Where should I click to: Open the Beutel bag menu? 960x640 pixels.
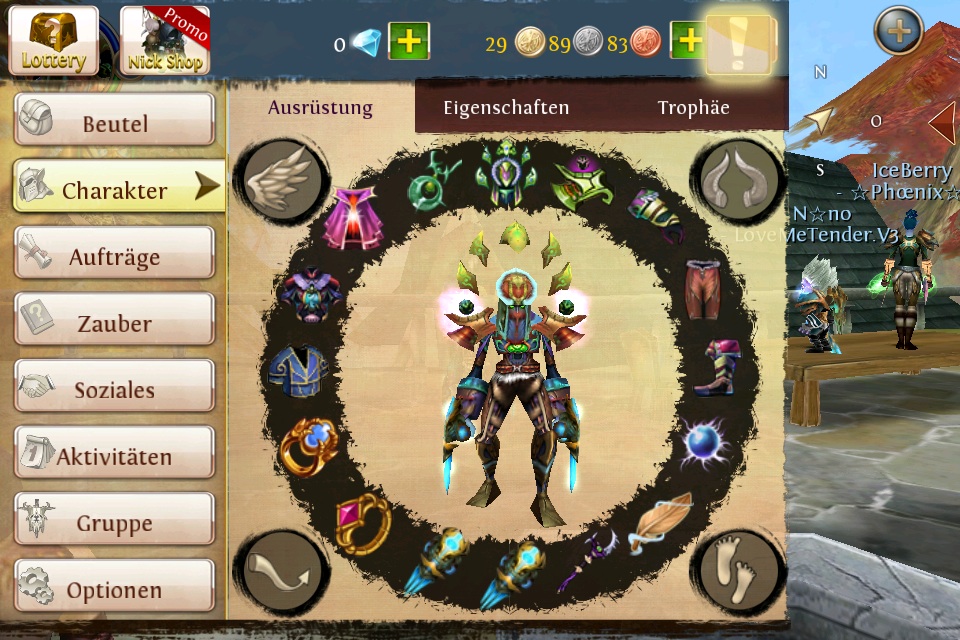click(114, 123)
